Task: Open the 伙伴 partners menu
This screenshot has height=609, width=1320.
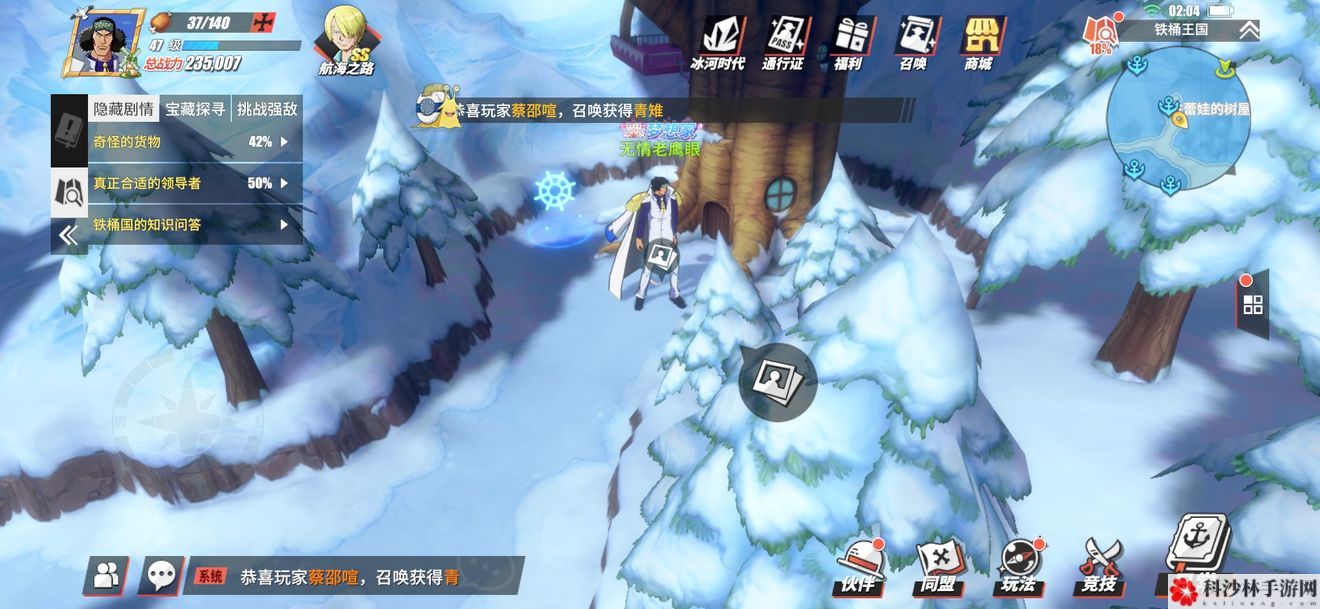Action: [859, 567]
